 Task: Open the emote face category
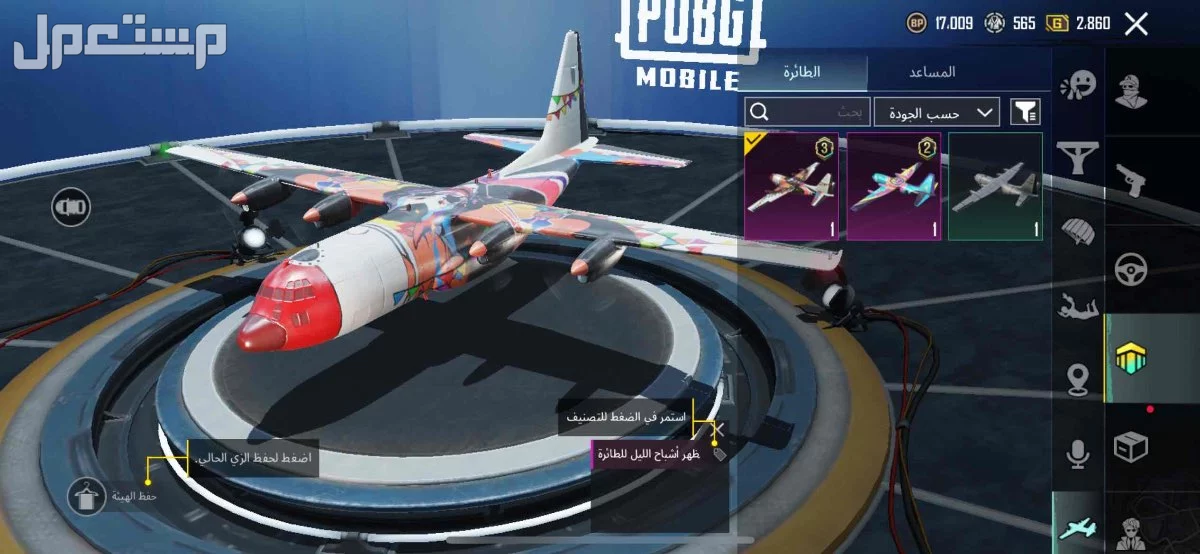[x=1078, y=86]
